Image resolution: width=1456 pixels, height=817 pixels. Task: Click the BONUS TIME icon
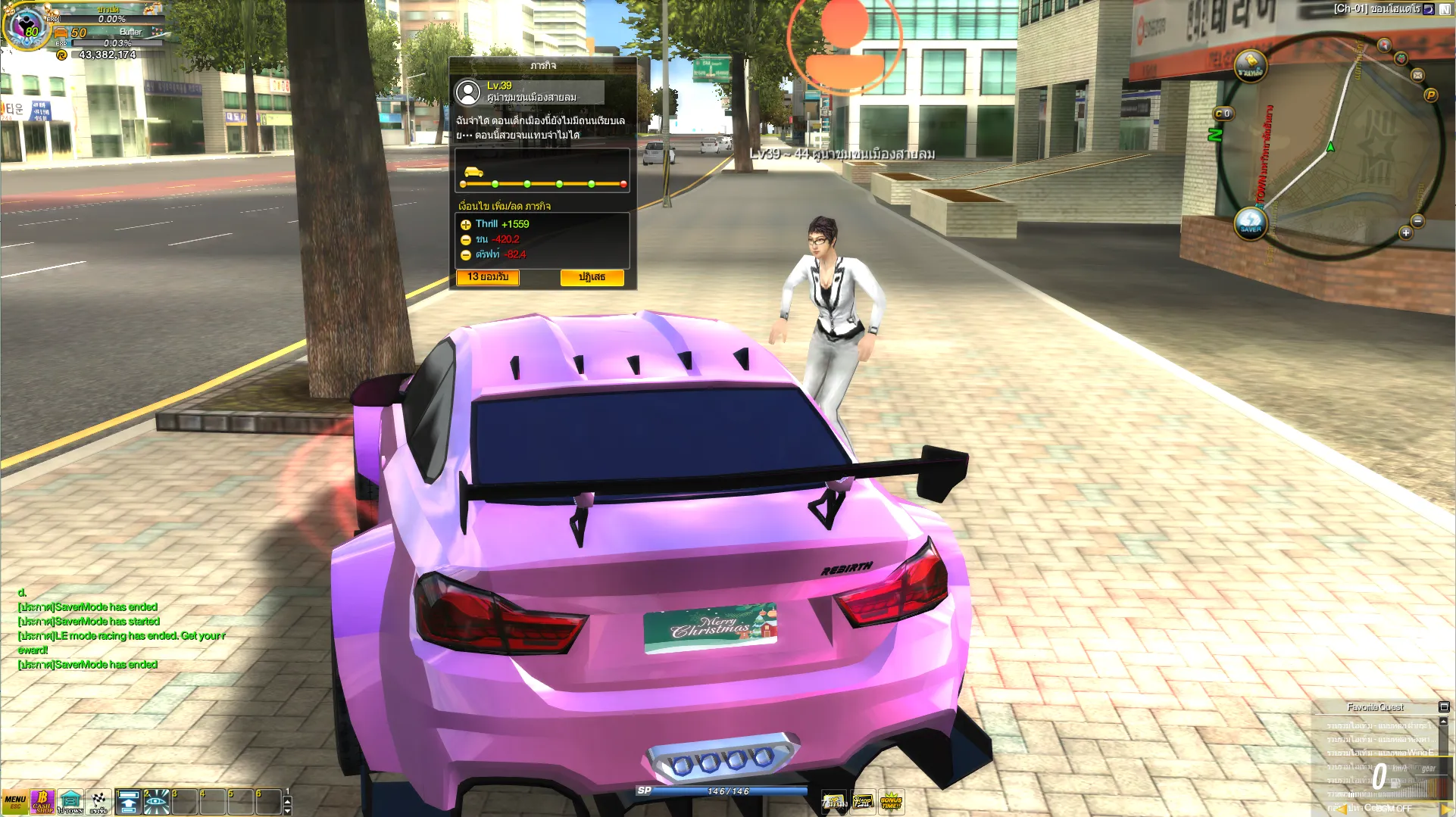[x=891, y=801]
